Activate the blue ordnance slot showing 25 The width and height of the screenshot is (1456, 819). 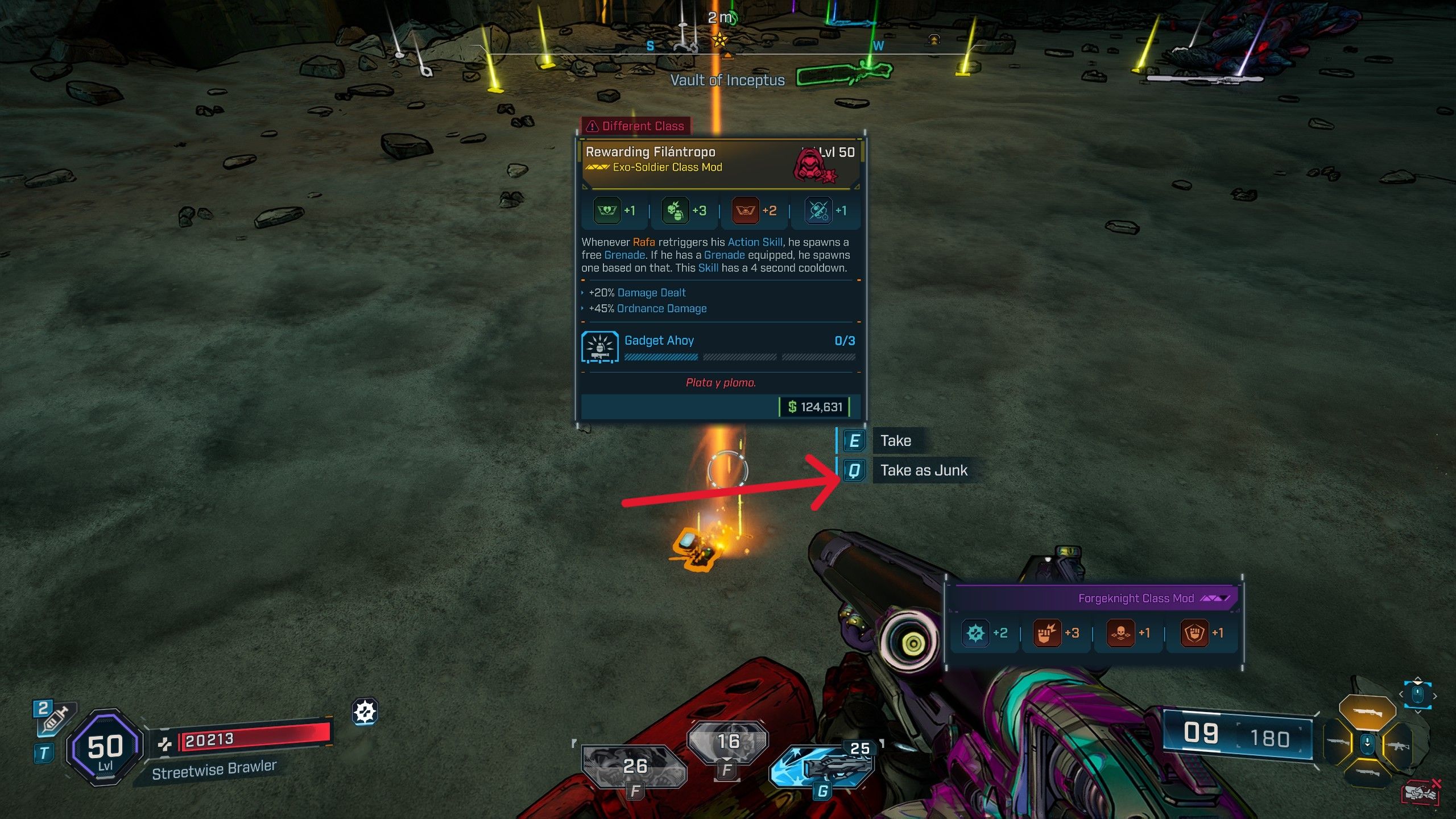tap(822, 766)
